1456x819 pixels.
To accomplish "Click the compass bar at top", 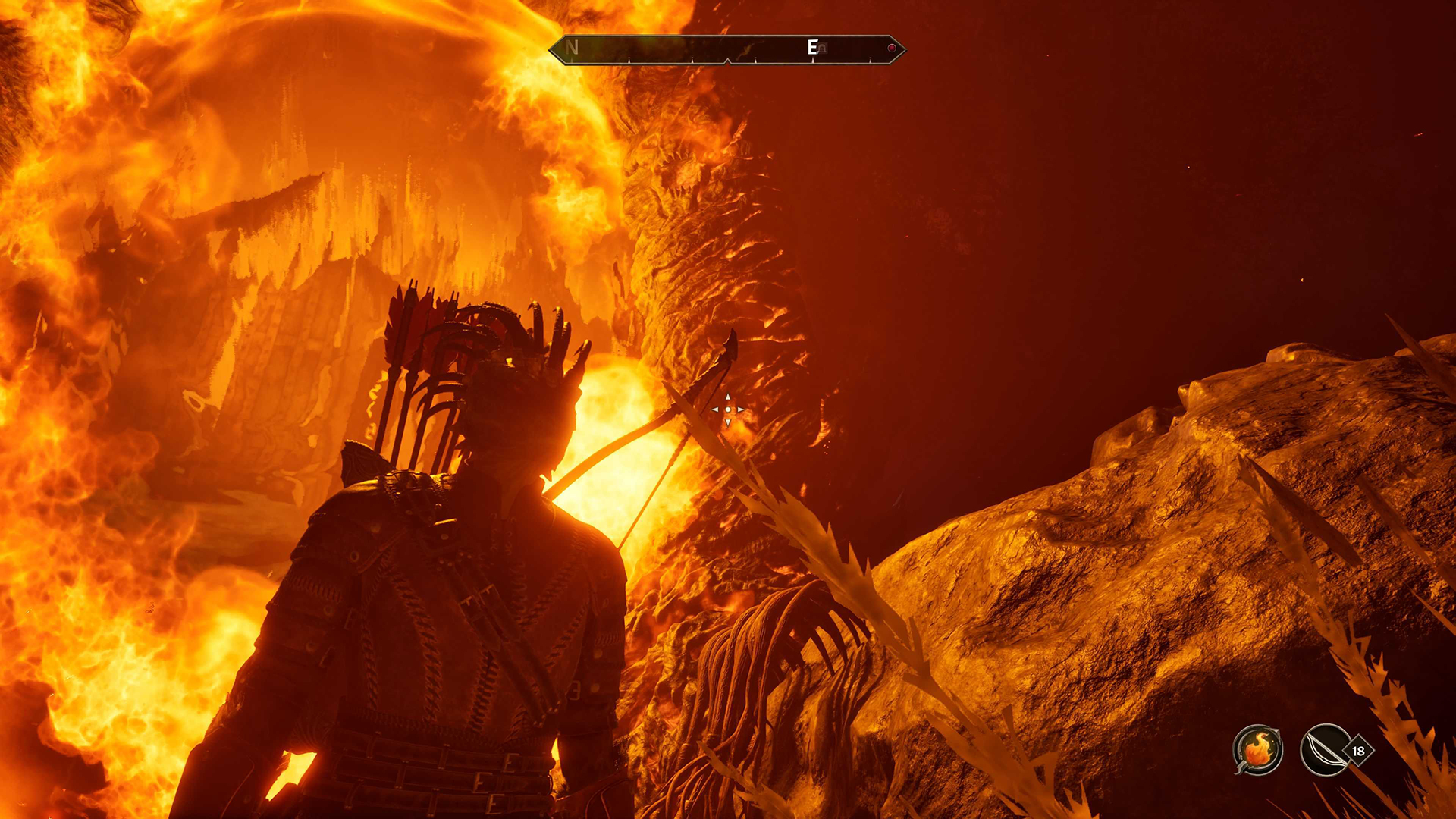I will [726, 49].
